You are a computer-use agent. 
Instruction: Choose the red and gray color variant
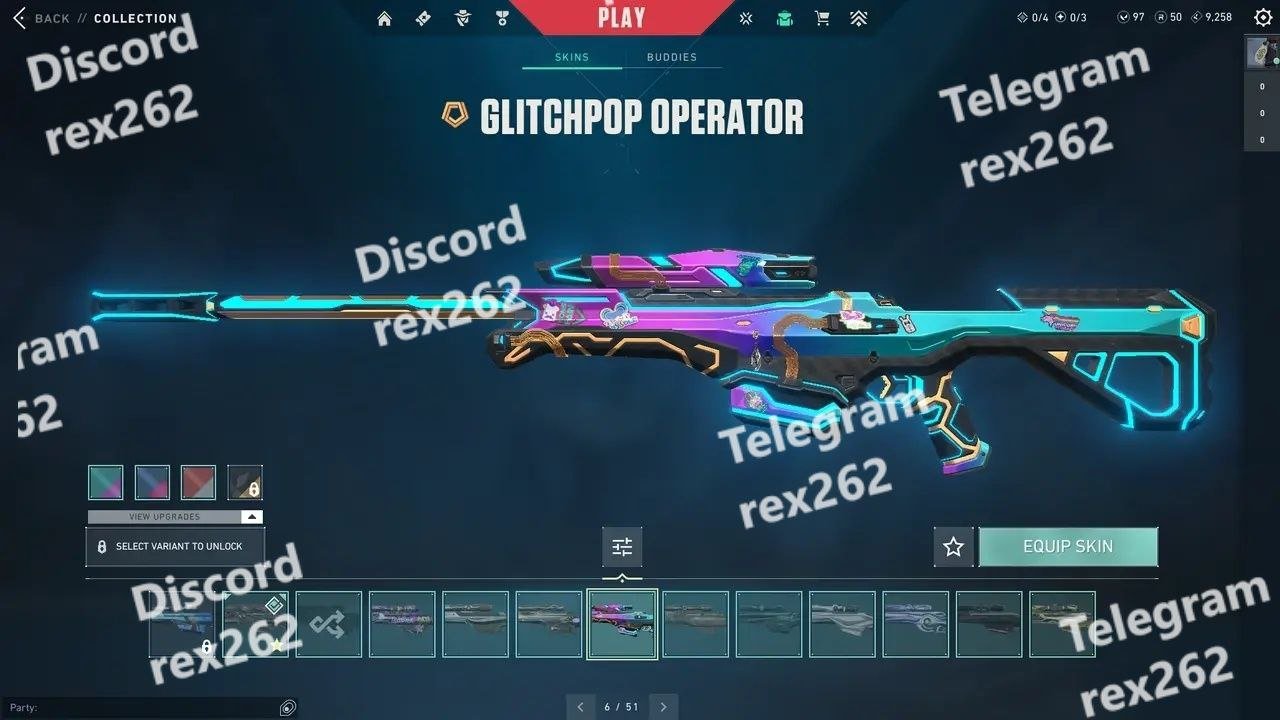point(198,482)
